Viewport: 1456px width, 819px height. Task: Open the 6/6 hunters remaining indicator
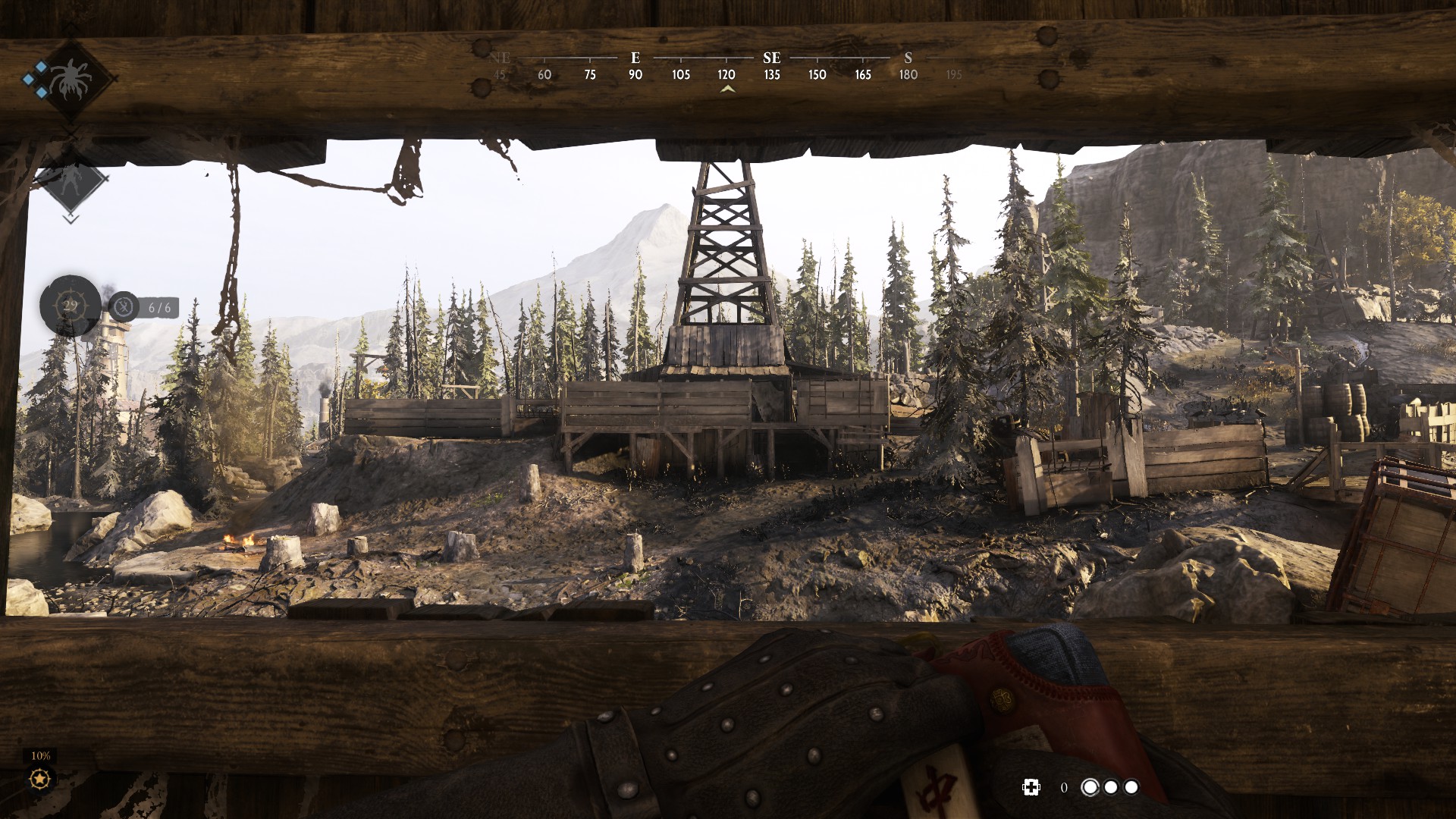tap(144, 307)
